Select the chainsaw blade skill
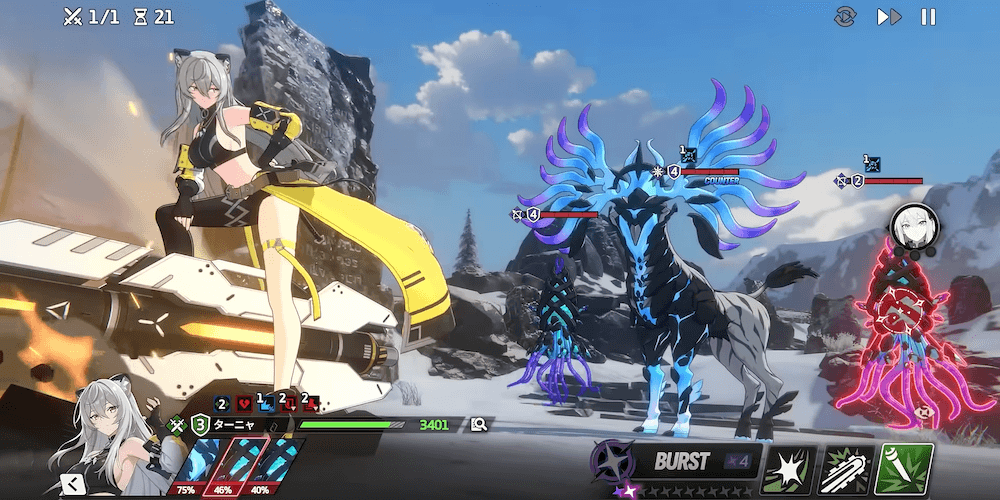This screenshot has height=500, width=1000. 847,467
